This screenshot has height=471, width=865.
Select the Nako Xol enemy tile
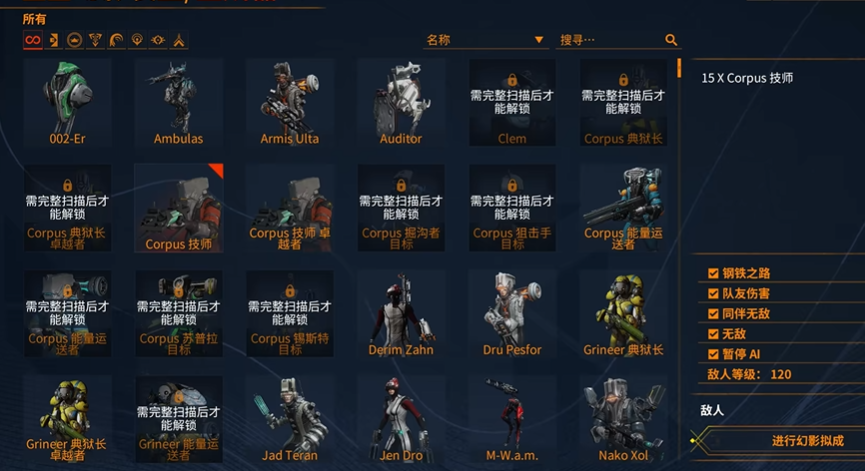point(624,420)
